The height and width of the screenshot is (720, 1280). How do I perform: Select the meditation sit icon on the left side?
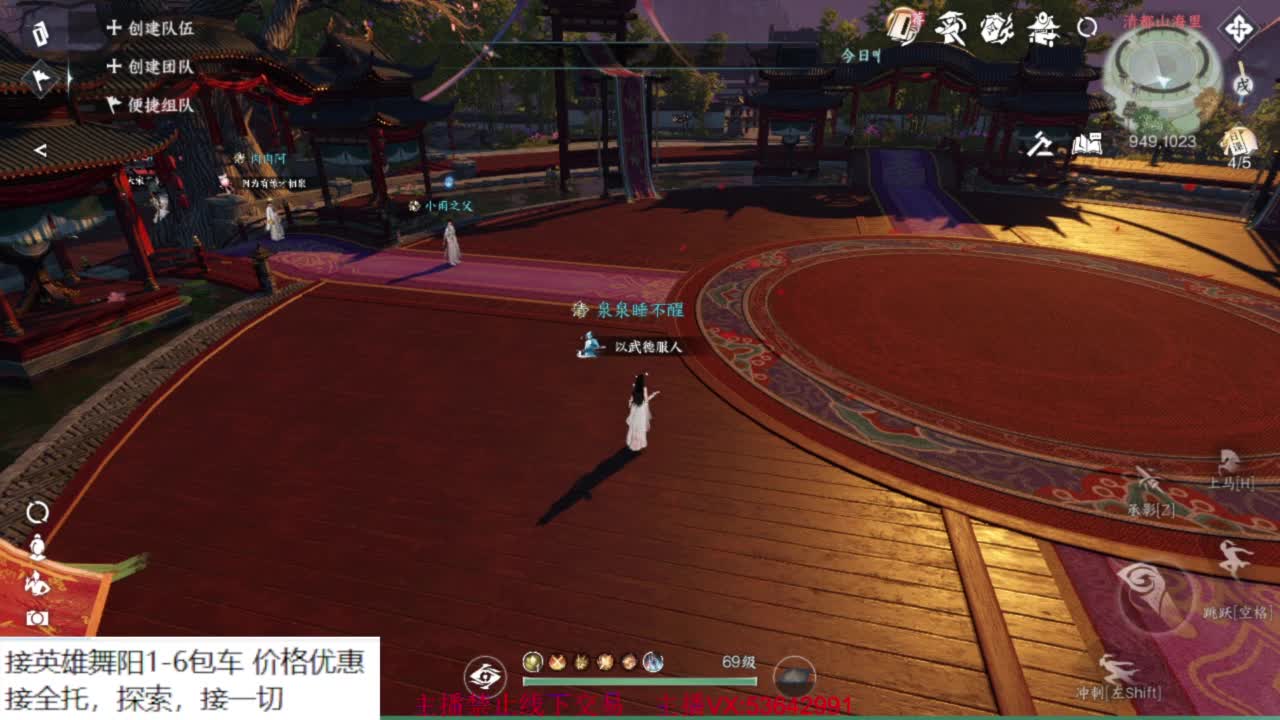[36, 545]
